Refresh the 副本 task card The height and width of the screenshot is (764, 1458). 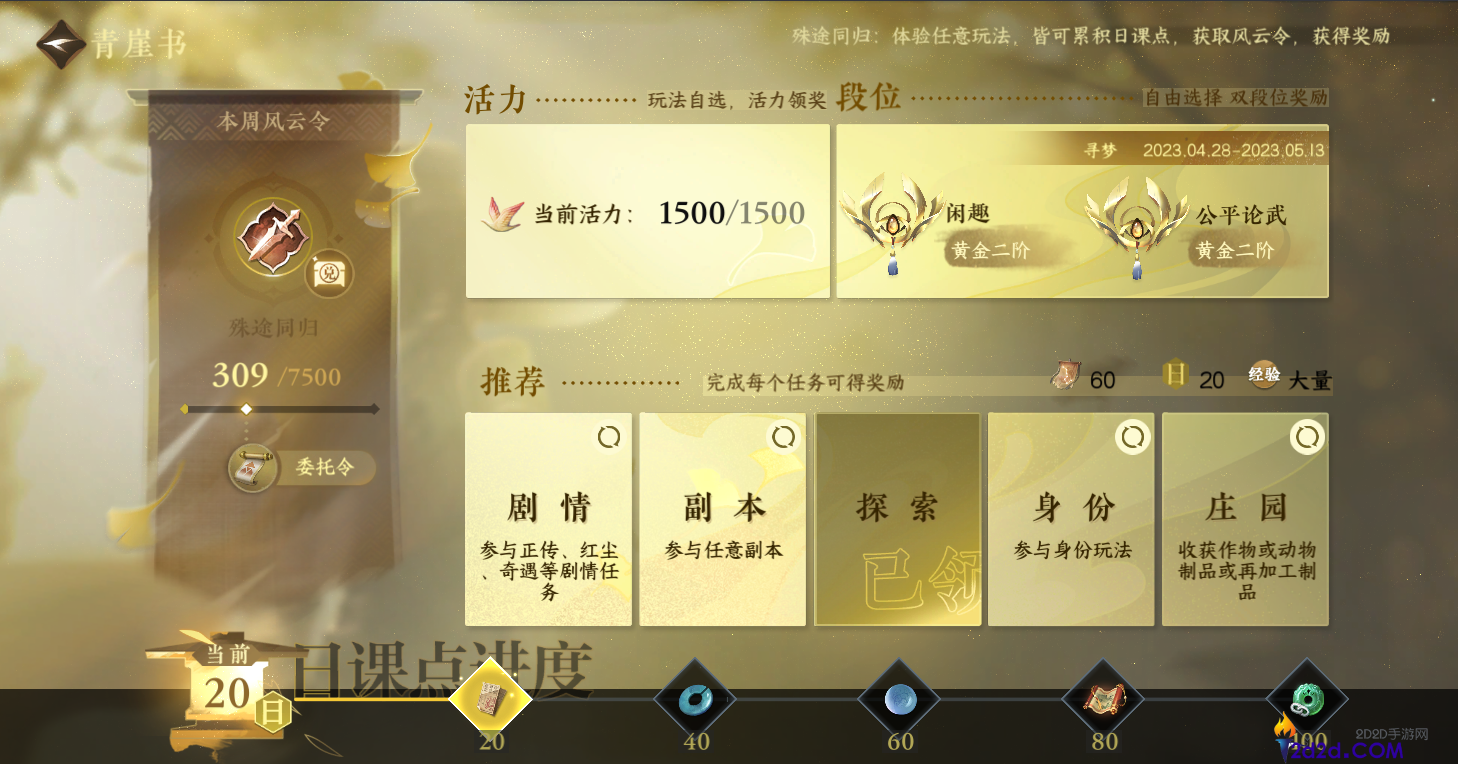coord(783,437)
